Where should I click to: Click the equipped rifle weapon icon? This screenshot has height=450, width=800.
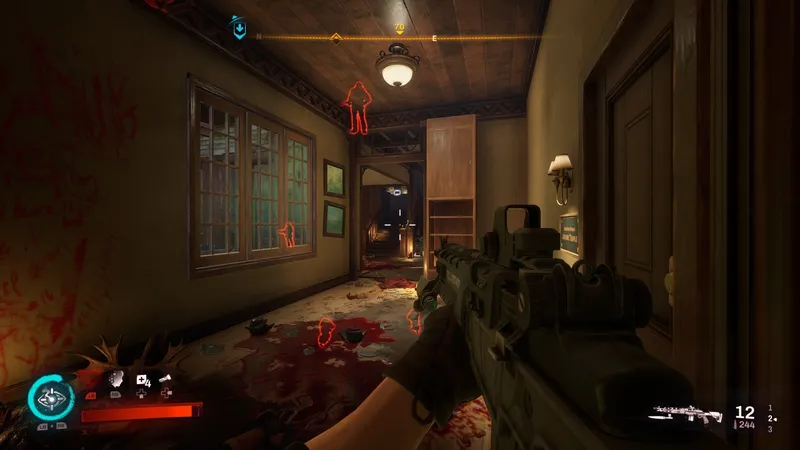[x=688, y=411]
